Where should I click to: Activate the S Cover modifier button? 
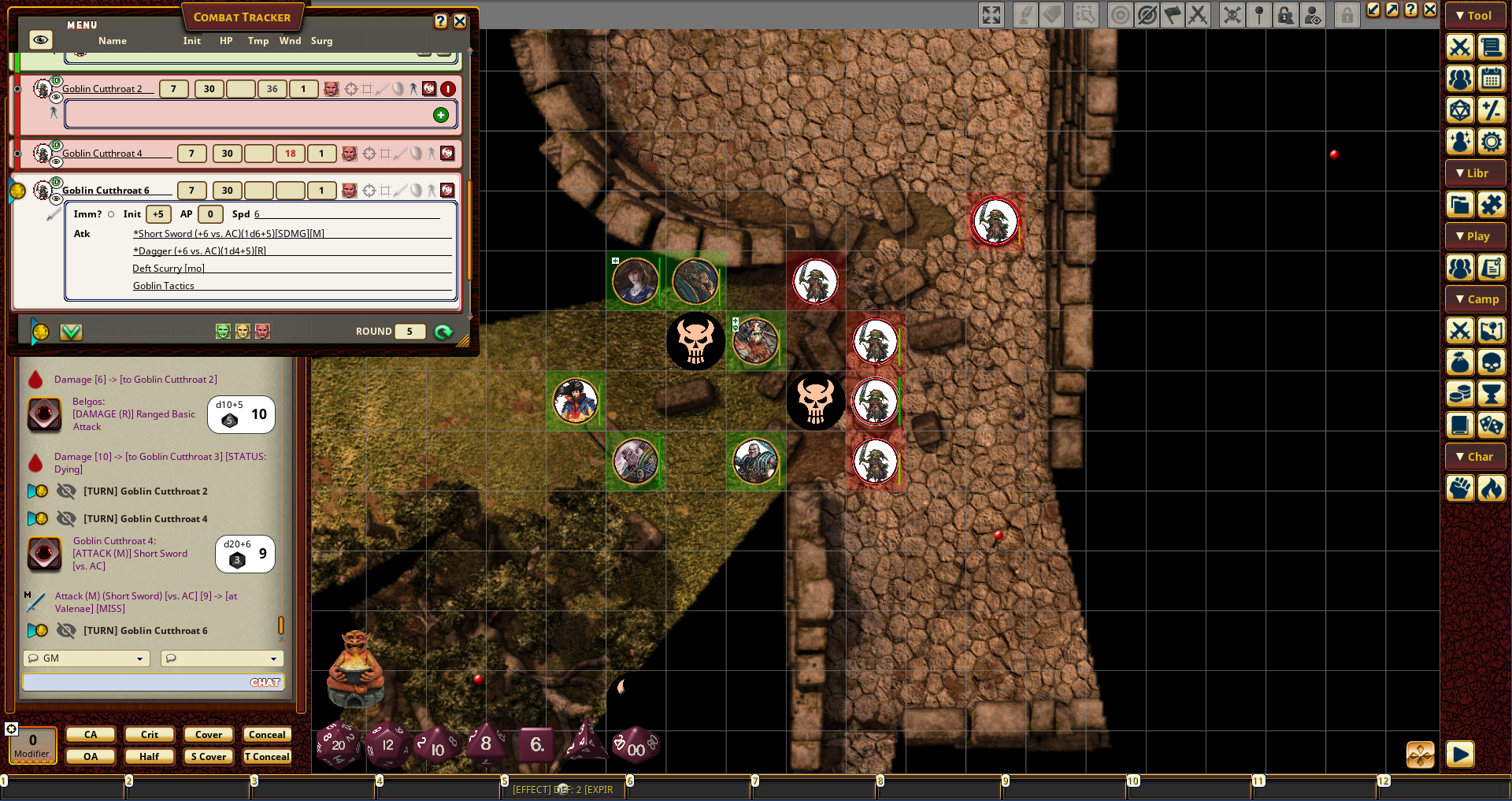tap(209, 757)
